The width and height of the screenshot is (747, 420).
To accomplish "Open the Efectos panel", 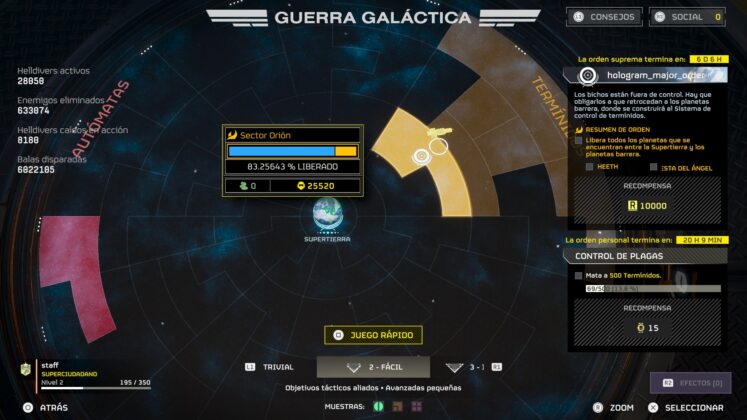I will 691,383.
